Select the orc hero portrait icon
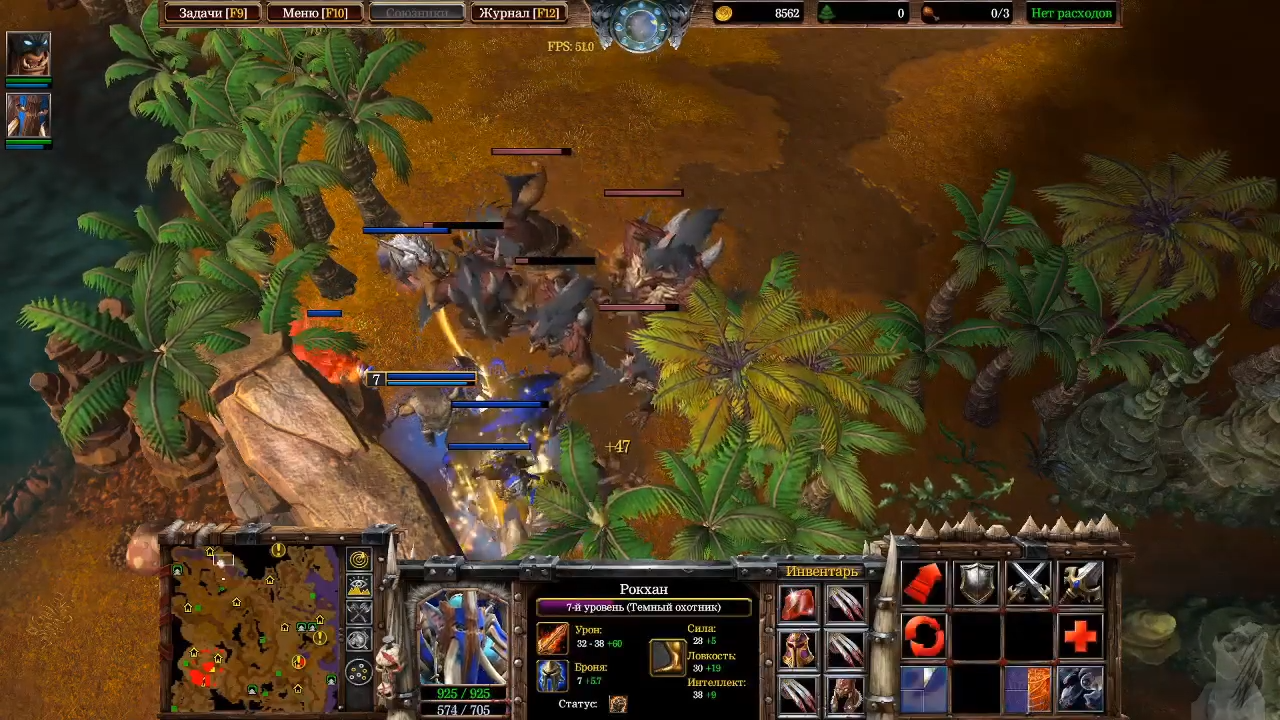 coord(28,54)
